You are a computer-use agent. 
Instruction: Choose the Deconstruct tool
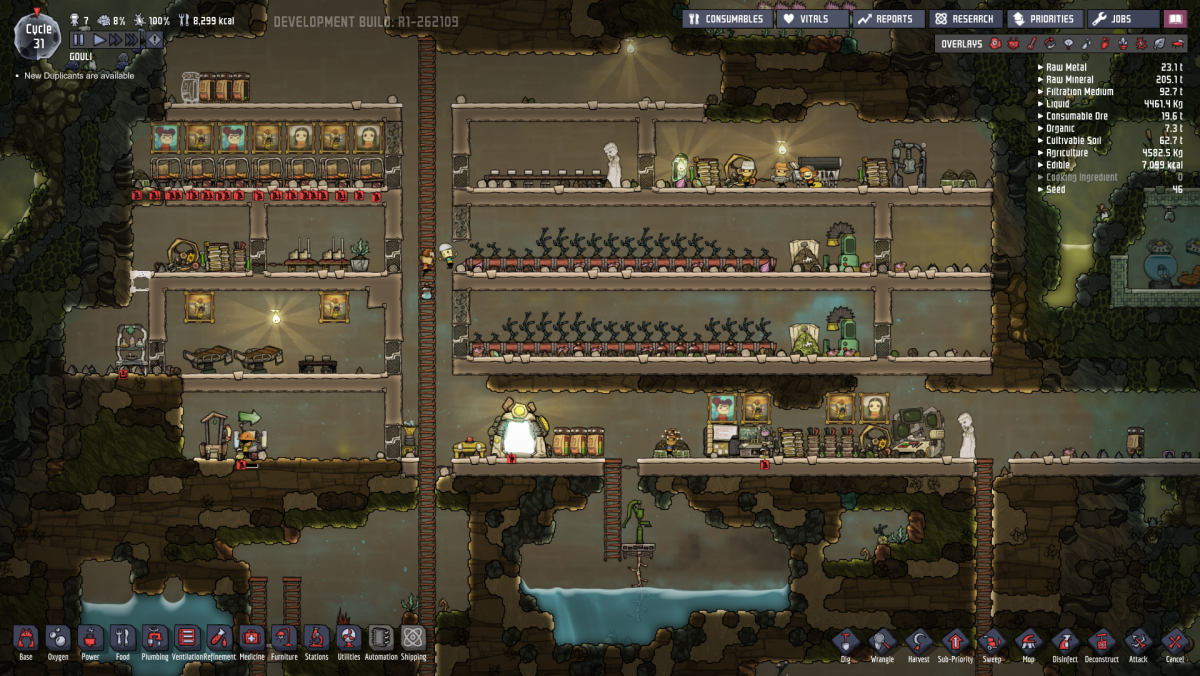click(1101, 641)
